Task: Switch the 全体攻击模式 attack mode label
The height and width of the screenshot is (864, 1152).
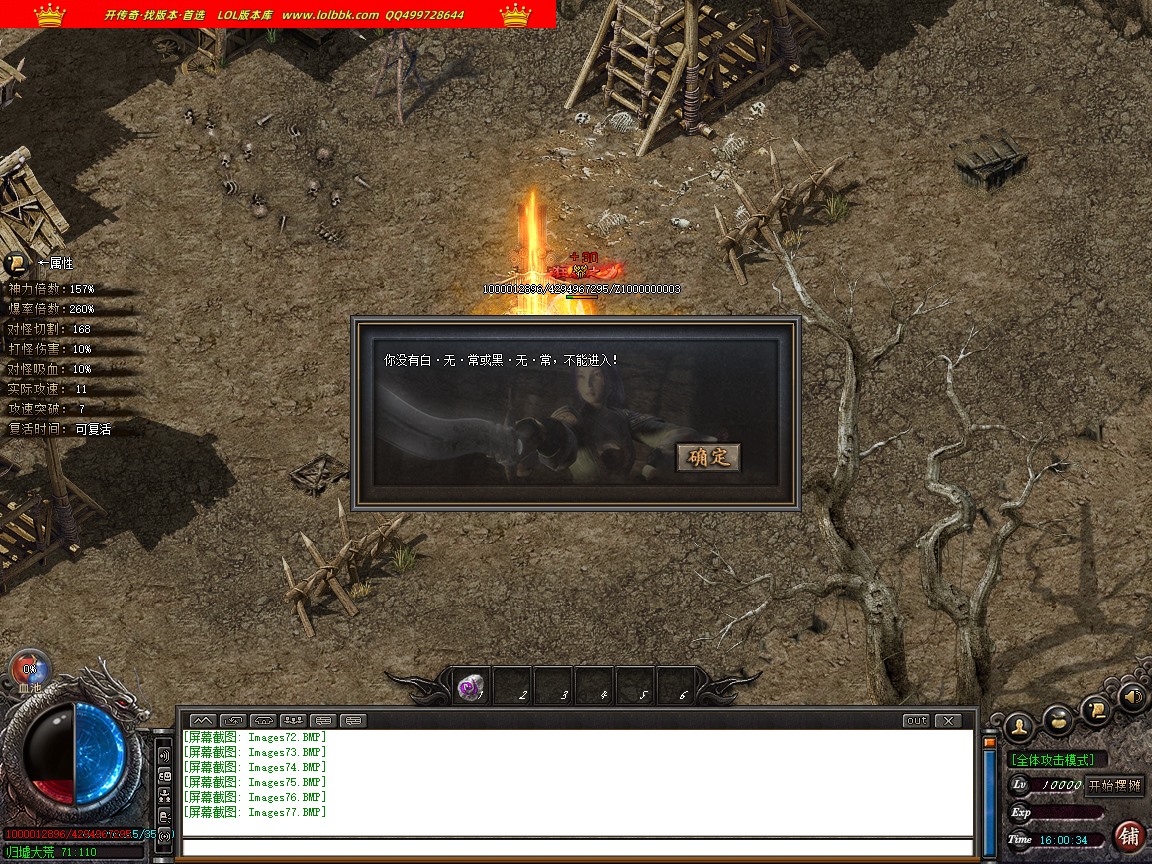Action: pyautogui.click(x=1057, y=760)
